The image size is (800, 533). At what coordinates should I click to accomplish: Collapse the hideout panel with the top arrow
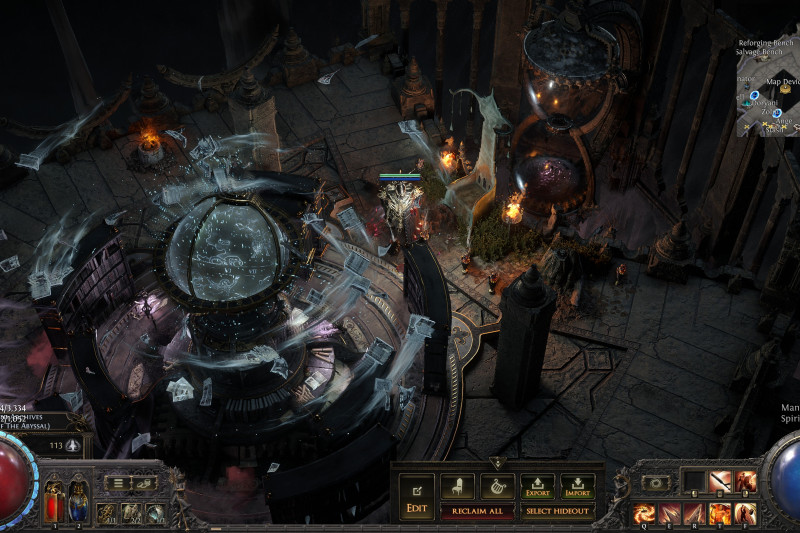click(x=497, y=463)
